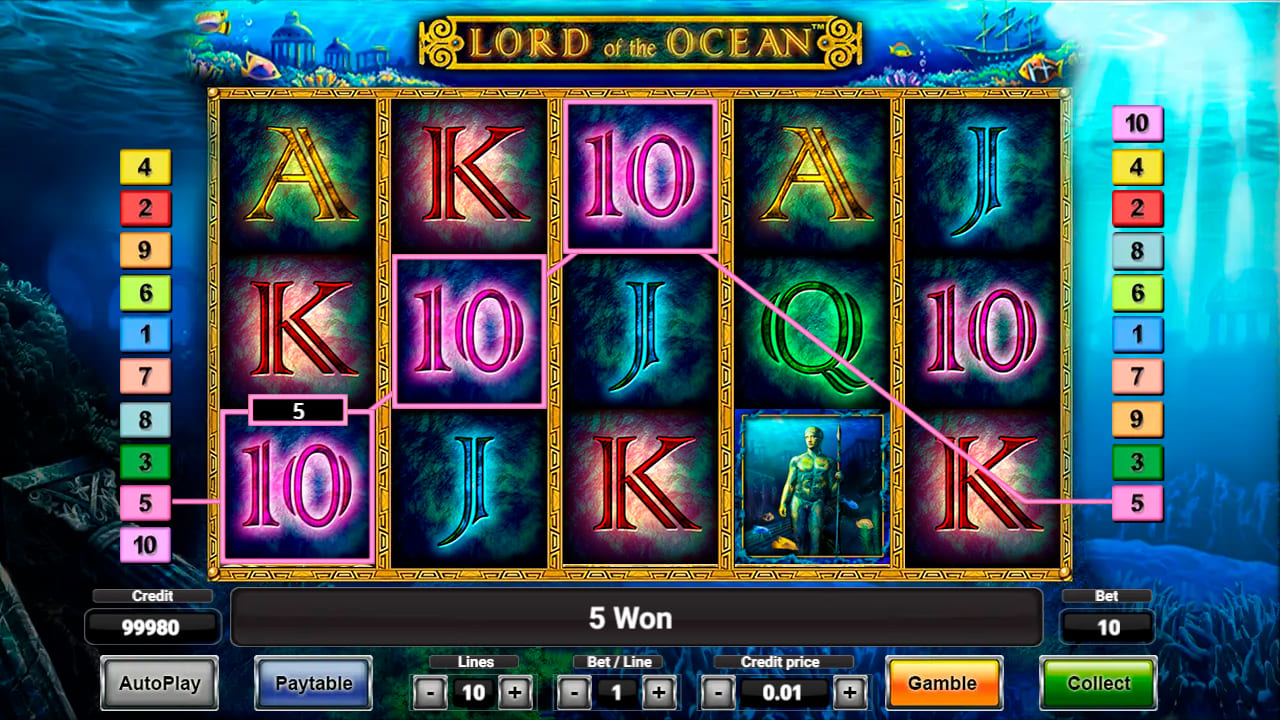The height and width of the screenshot is (720, 1280).
Task: Select payline 2 marker on the left
Action: (144, 209)
